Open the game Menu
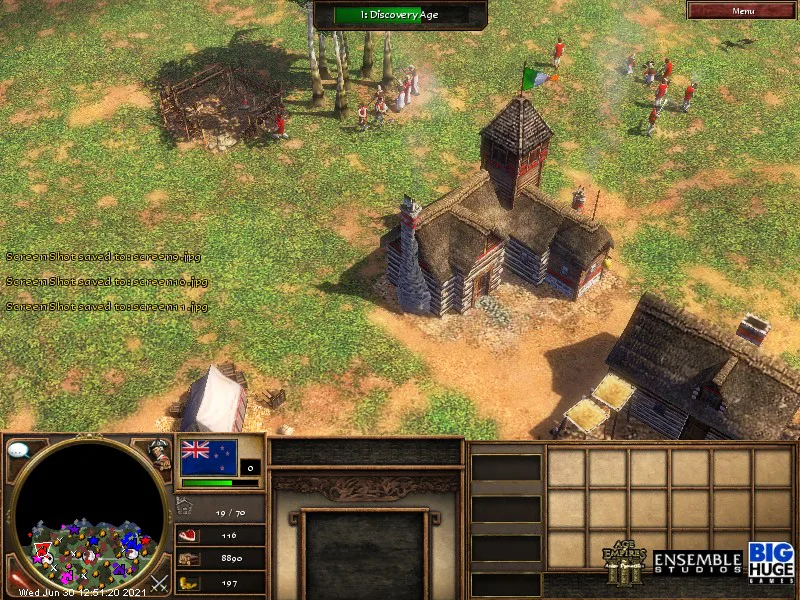 coord(742,10)
